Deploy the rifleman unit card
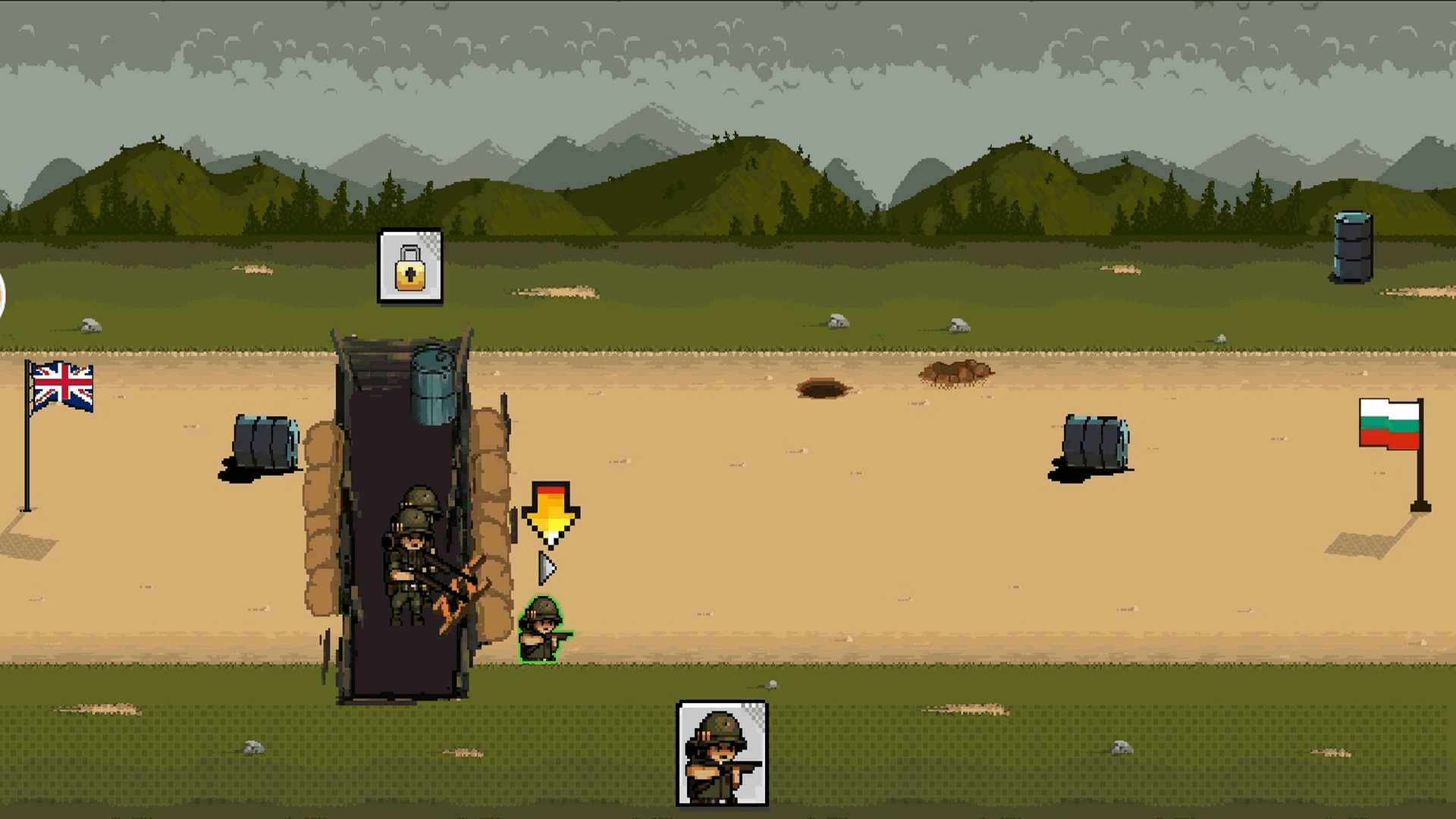The height and width of the screenshot is (819, 1456). tap(721, 753)
